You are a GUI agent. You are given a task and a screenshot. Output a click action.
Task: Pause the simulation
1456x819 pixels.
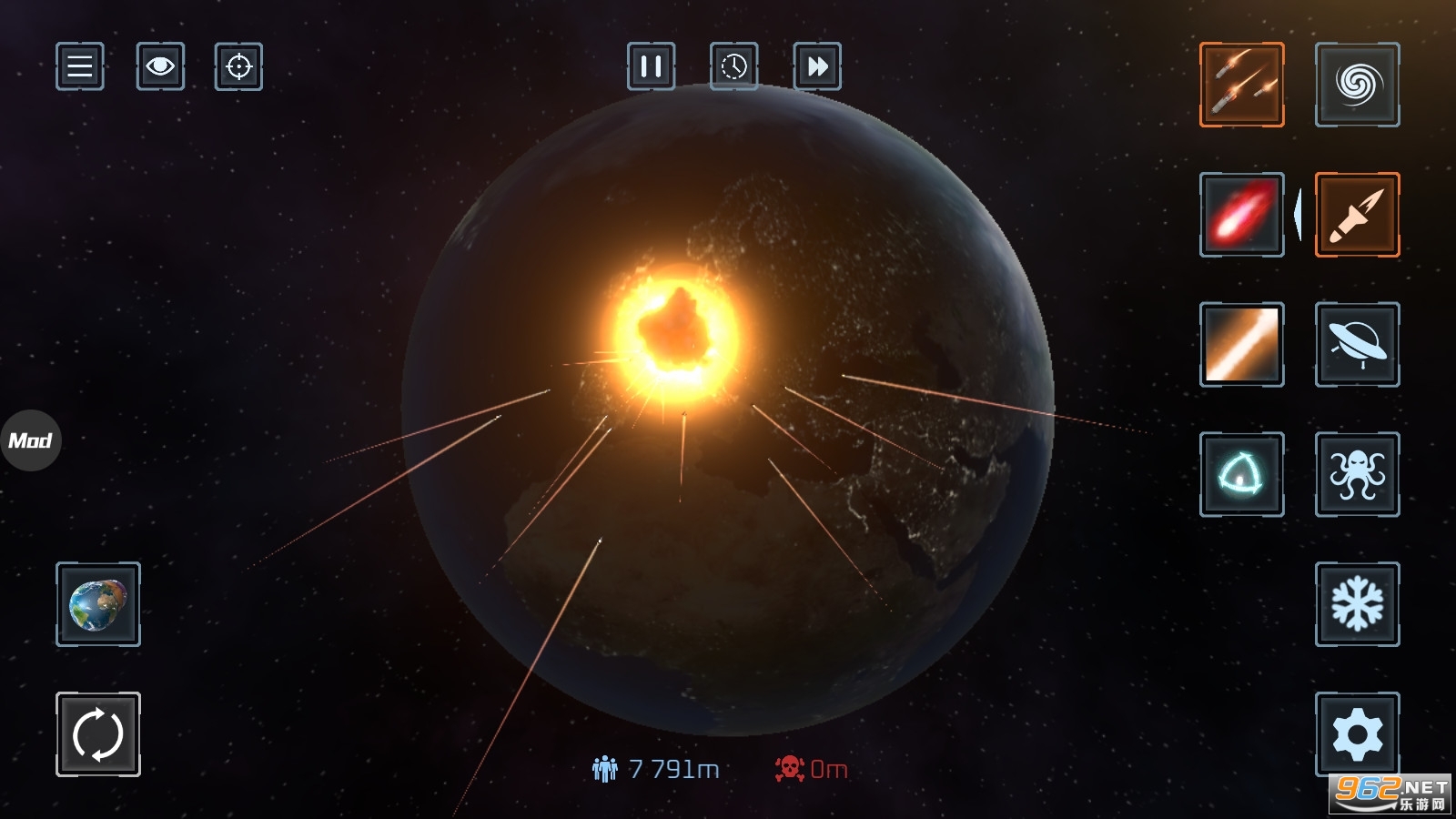click(651, 66)
